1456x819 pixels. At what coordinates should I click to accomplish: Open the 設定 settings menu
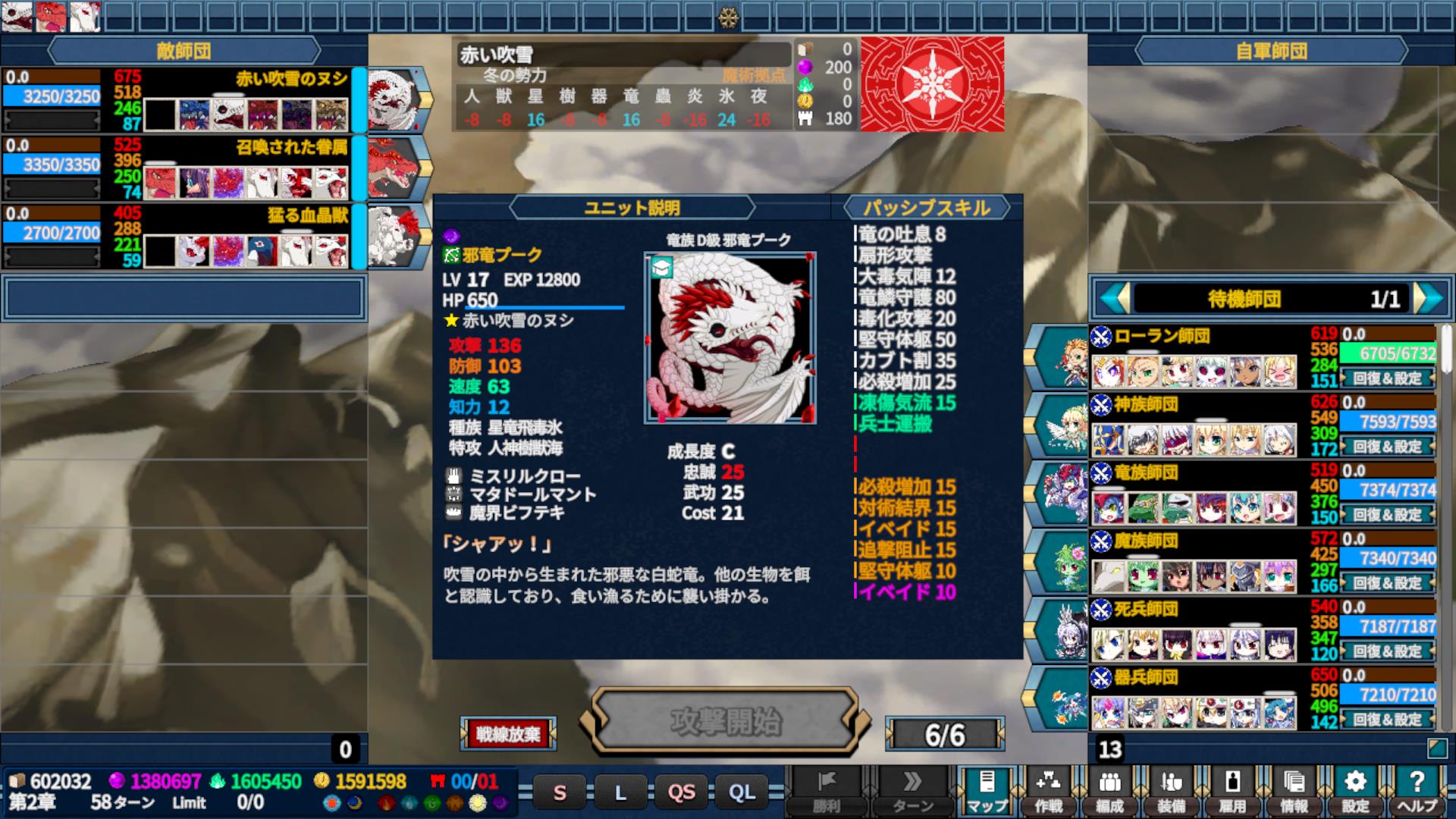(1355, 791)
